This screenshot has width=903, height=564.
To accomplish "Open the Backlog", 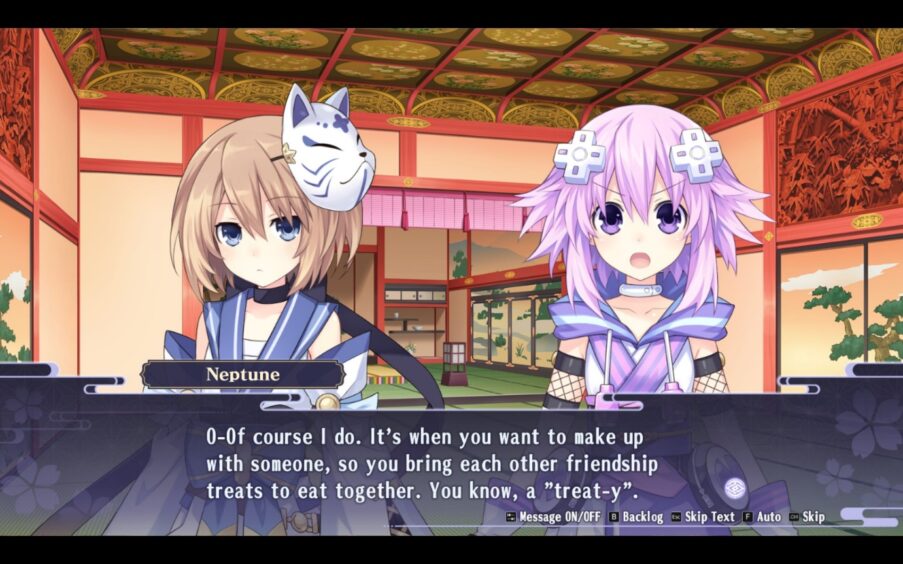I will tap(636, 517).
